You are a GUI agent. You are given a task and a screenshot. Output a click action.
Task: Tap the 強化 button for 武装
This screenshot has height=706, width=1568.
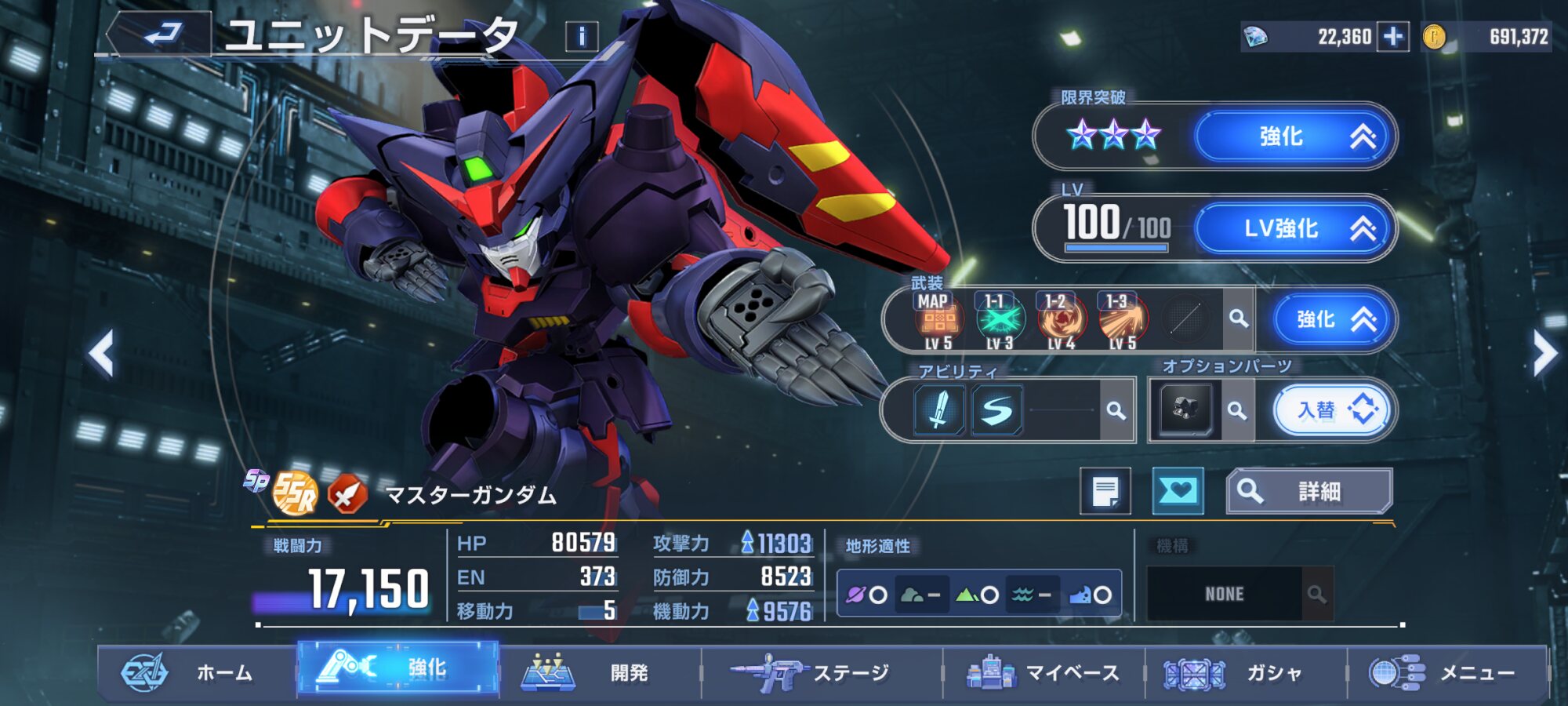(x=1332, y=319)
